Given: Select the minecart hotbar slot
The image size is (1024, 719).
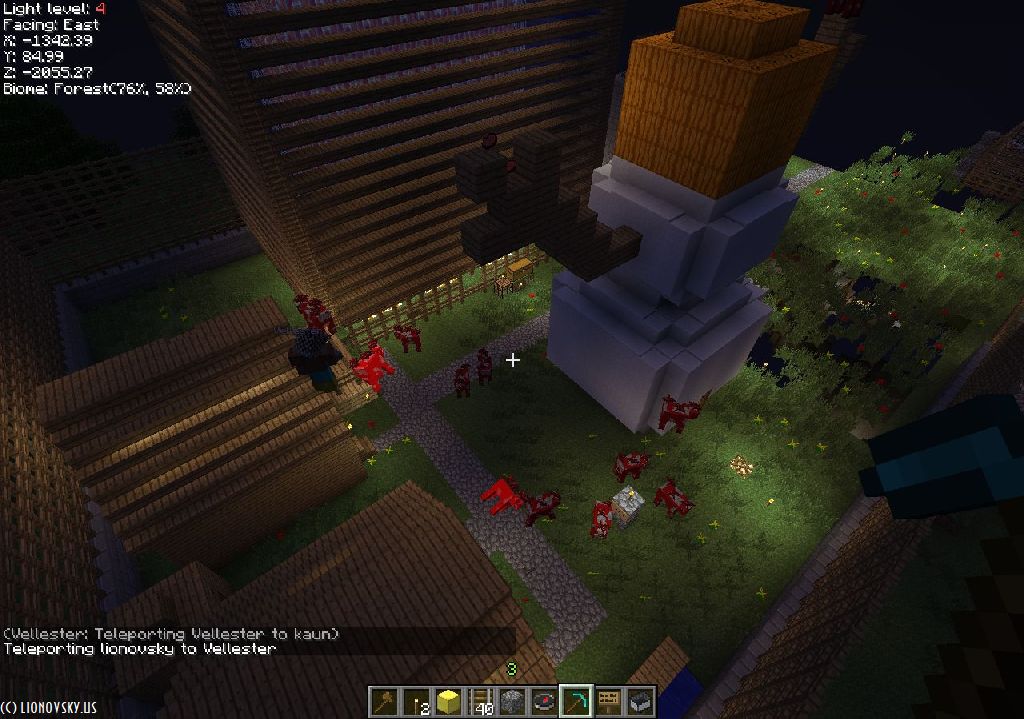Looking at the screenshot, I should [640, 701].
